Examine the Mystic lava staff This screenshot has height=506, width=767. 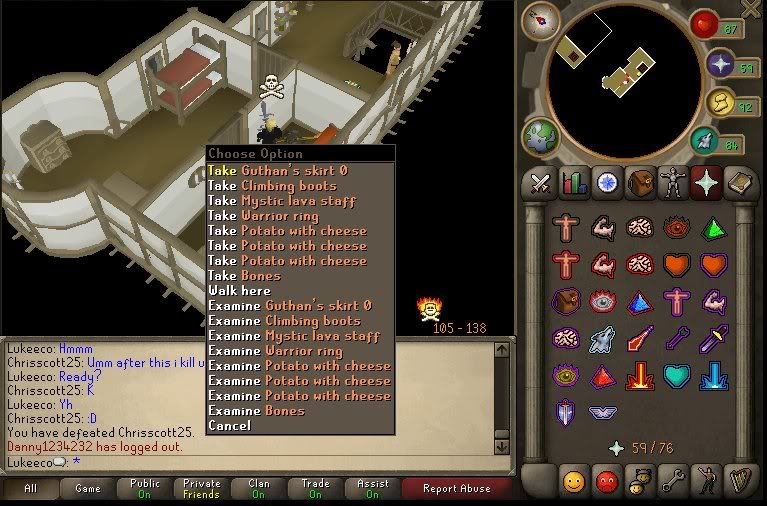[294, 336]
